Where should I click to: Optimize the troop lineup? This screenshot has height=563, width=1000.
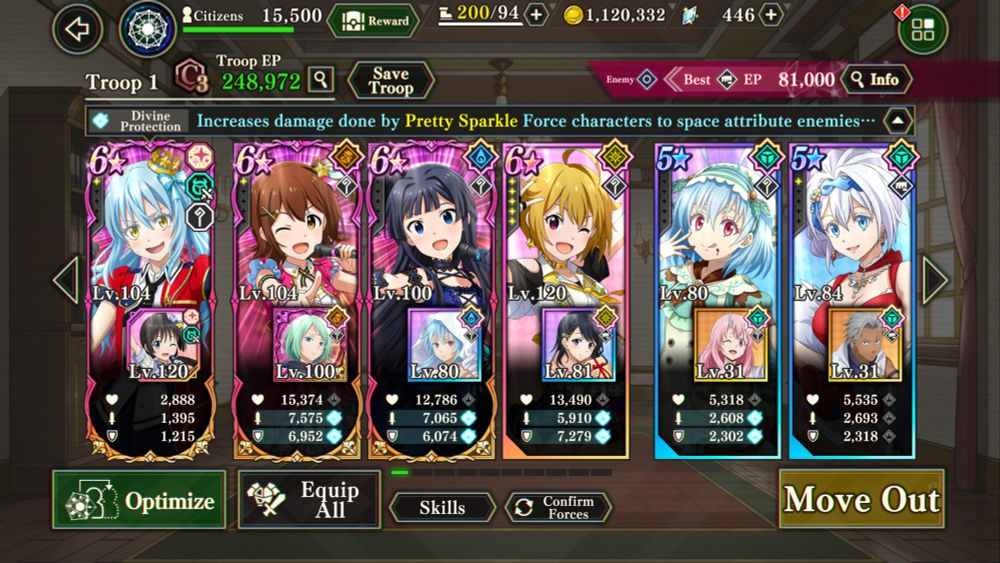pos(139,500)
